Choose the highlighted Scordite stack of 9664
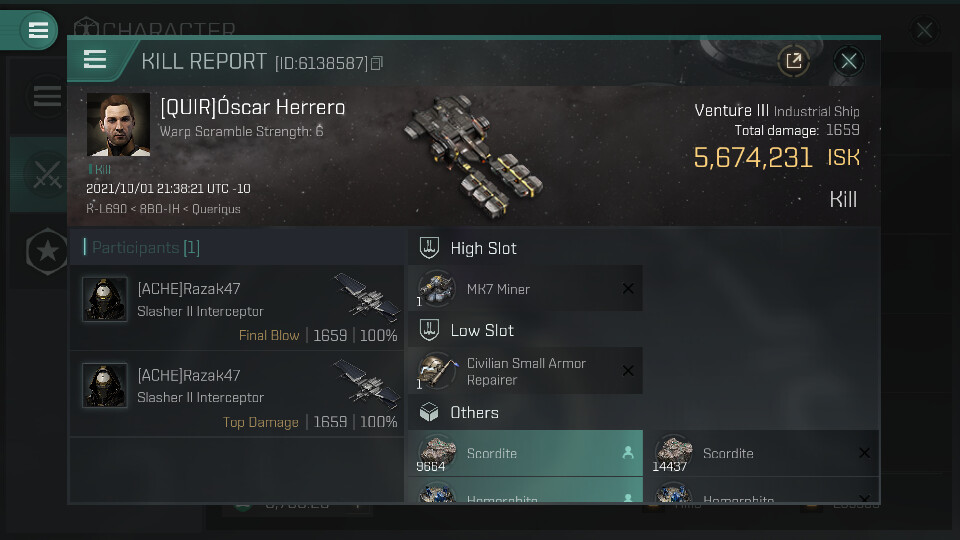The height and width of the screenshot is (540, 960). [525, 453]
